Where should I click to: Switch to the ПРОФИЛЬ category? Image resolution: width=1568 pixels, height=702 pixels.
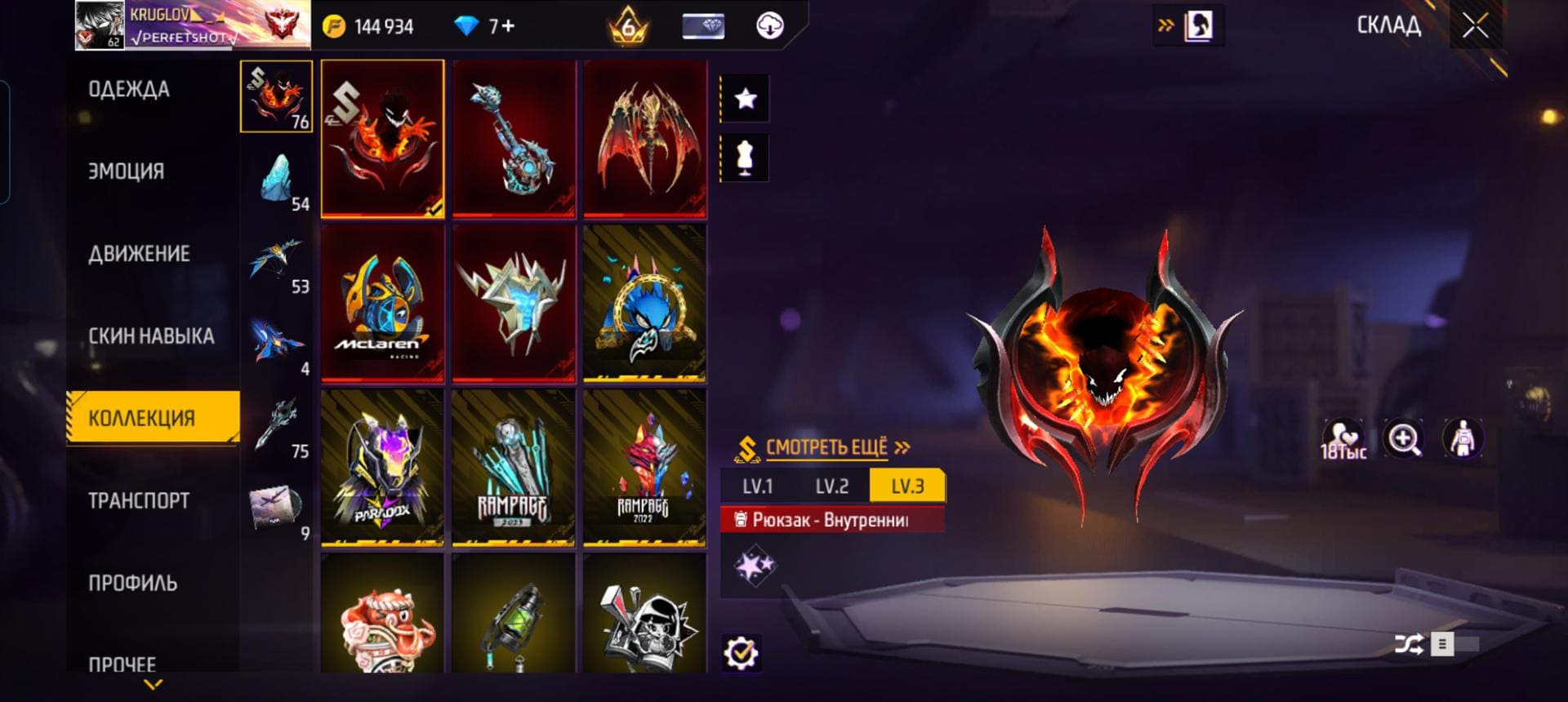[x=133, y=583]
